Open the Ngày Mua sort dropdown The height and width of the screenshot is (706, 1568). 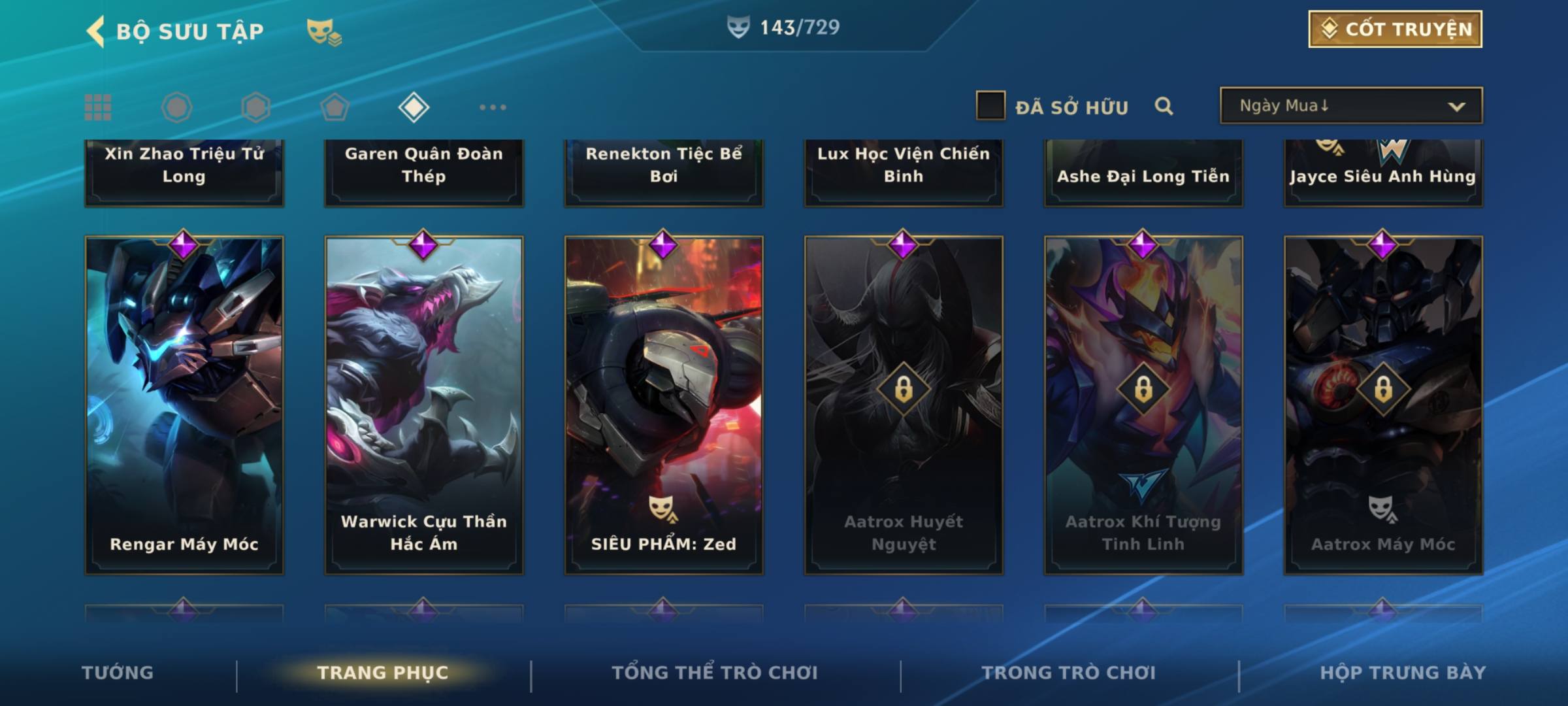(1350, 106)
